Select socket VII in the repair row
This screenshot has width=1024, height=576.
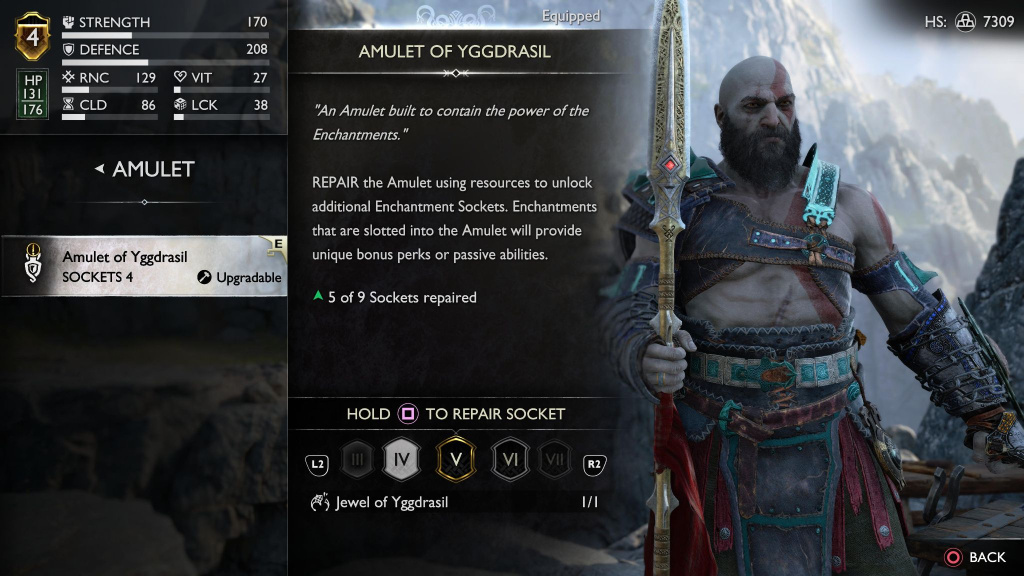(x=554, y=462)
